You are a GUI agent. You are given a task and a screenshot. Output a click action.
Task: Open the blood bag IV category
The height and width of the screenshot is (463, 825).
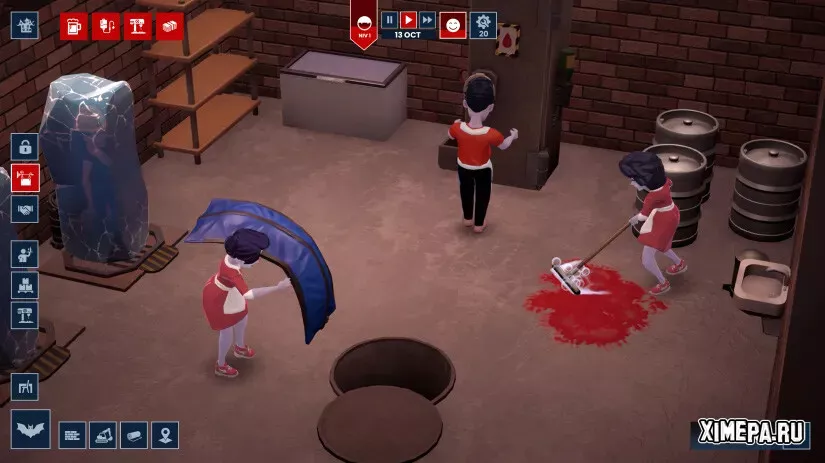(x=105, y=26)
